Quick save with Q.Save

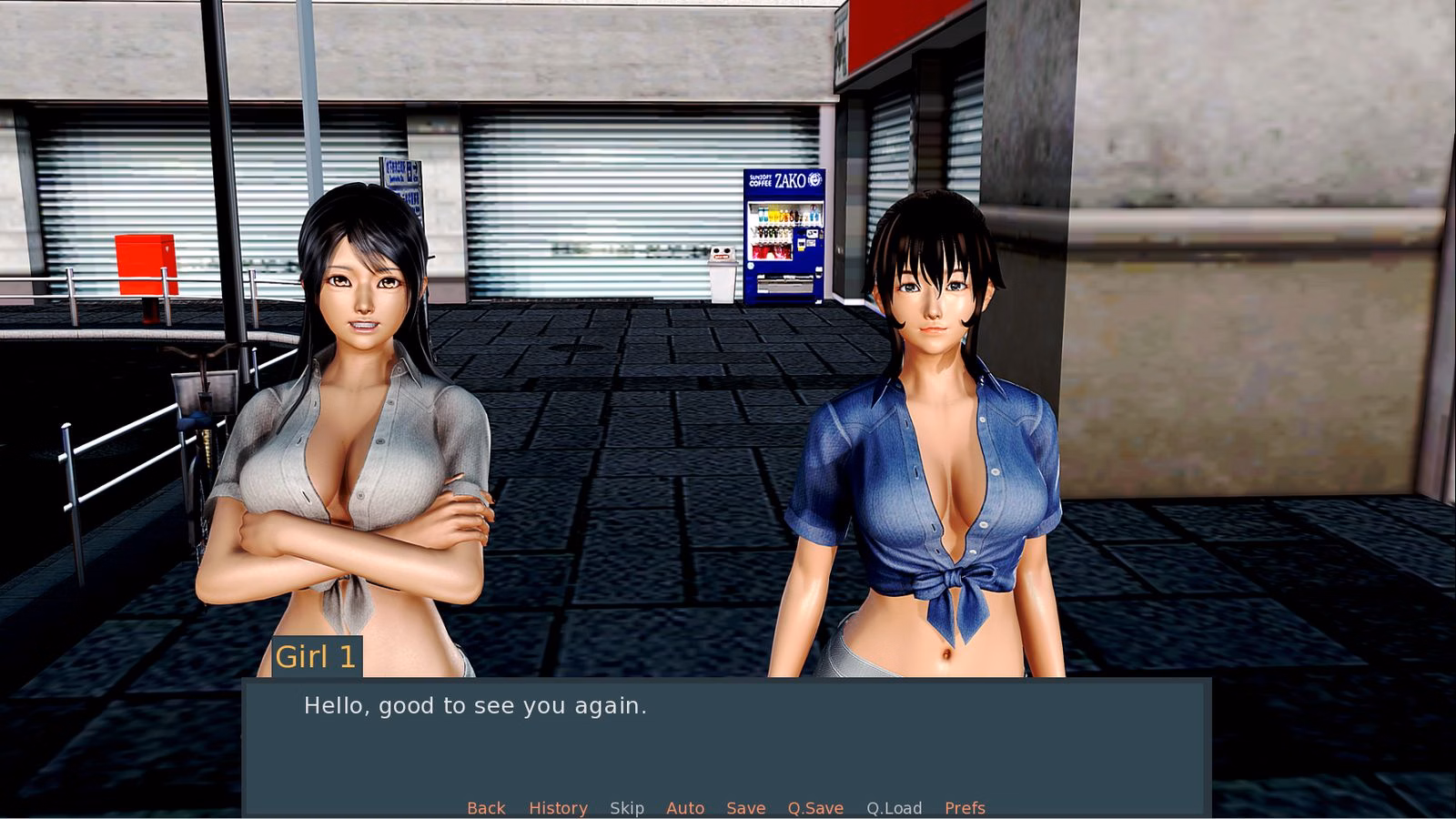(814, 808)
